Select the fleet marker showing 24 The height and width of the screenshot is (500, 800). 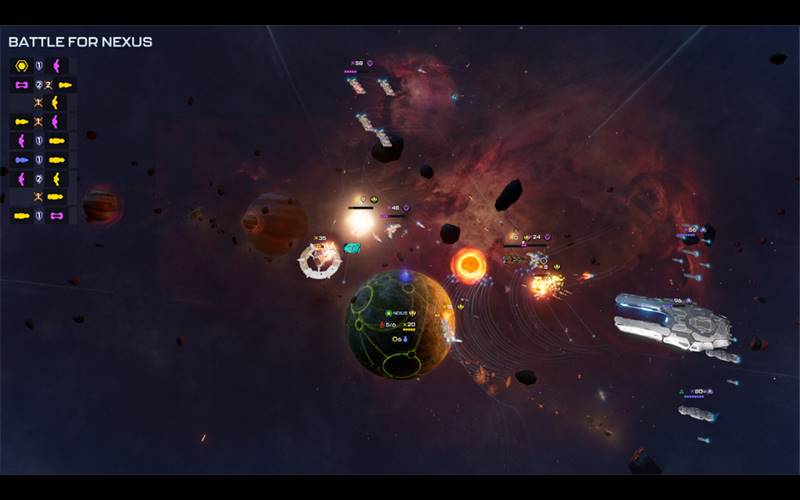coord(535,237)
